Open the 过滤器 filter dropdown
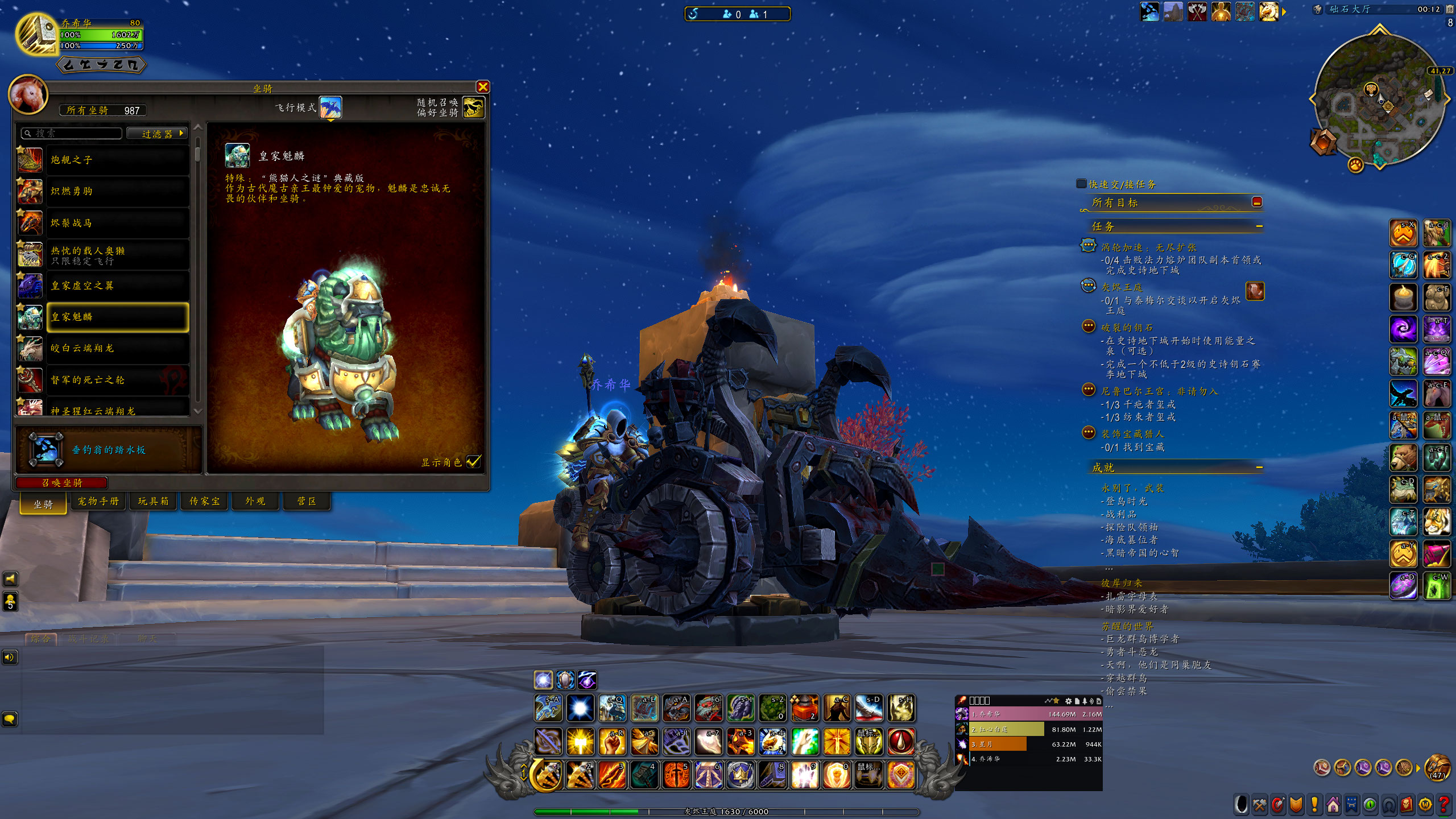1456x819 pixels. [x=157, y=134]
